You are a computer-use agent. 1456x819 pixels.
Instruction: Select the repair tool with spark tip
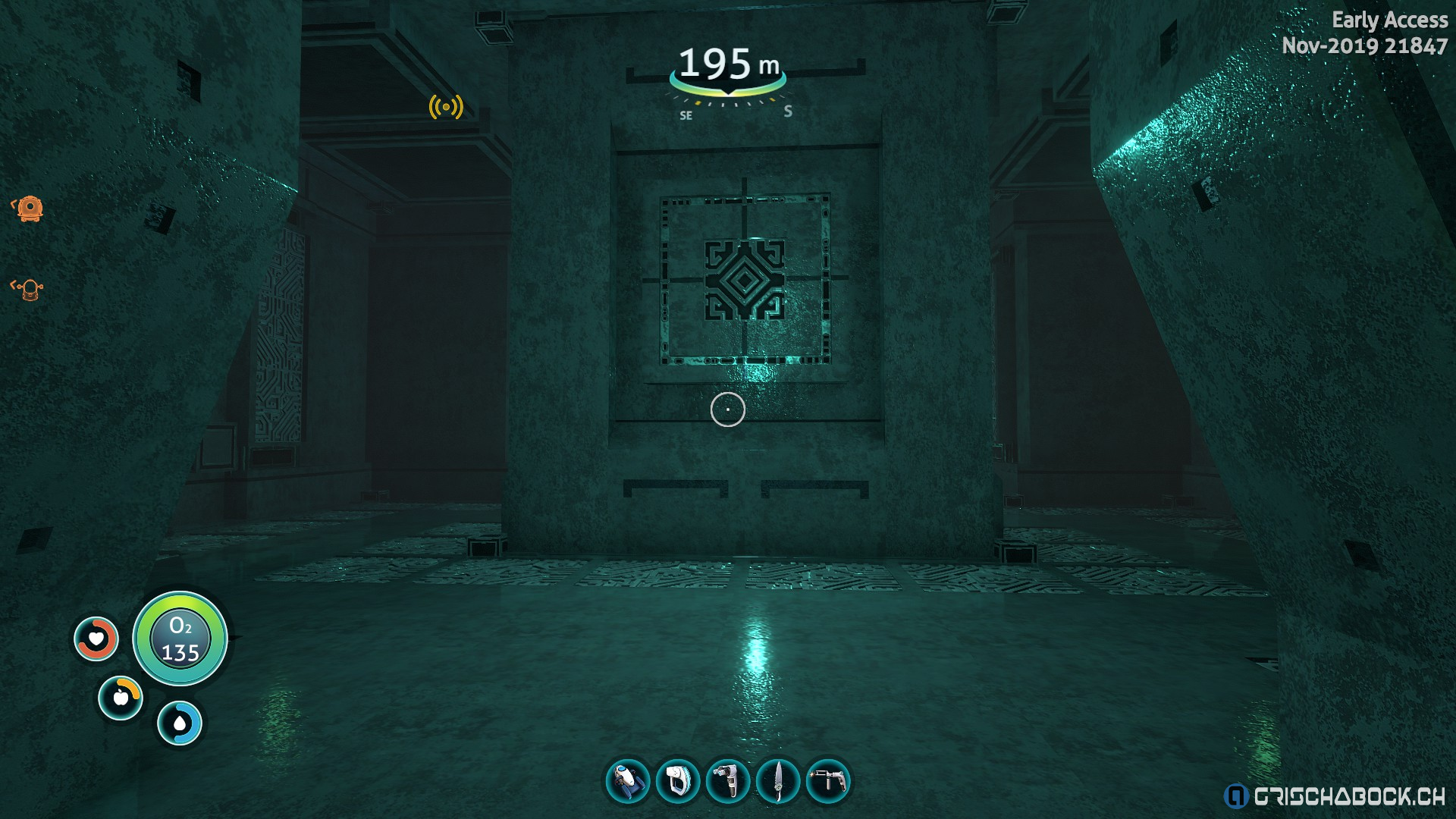828,781
